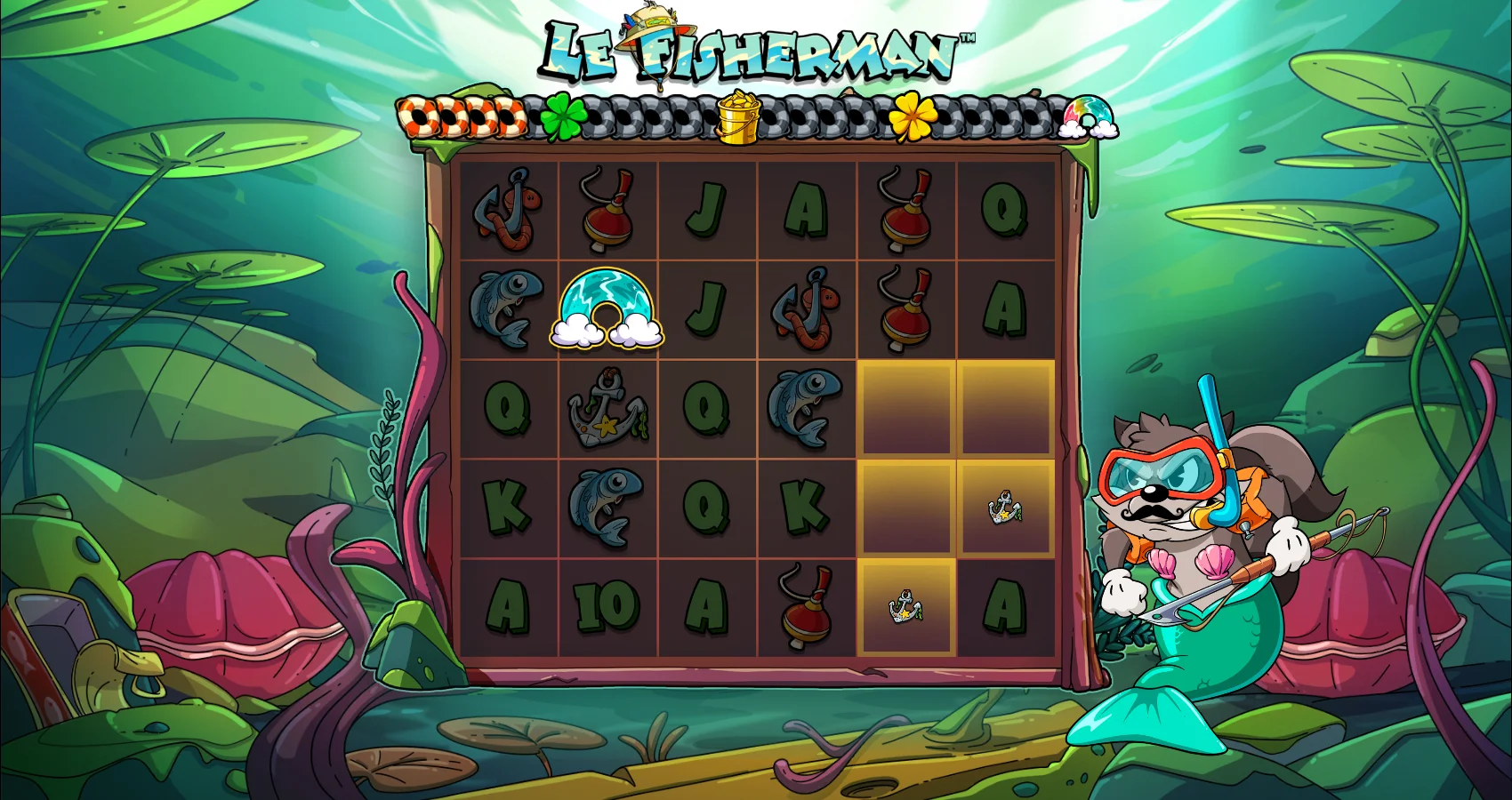1512x800 pixels.
Task: Click the 10 symbol tile
Action: (607, 608)
